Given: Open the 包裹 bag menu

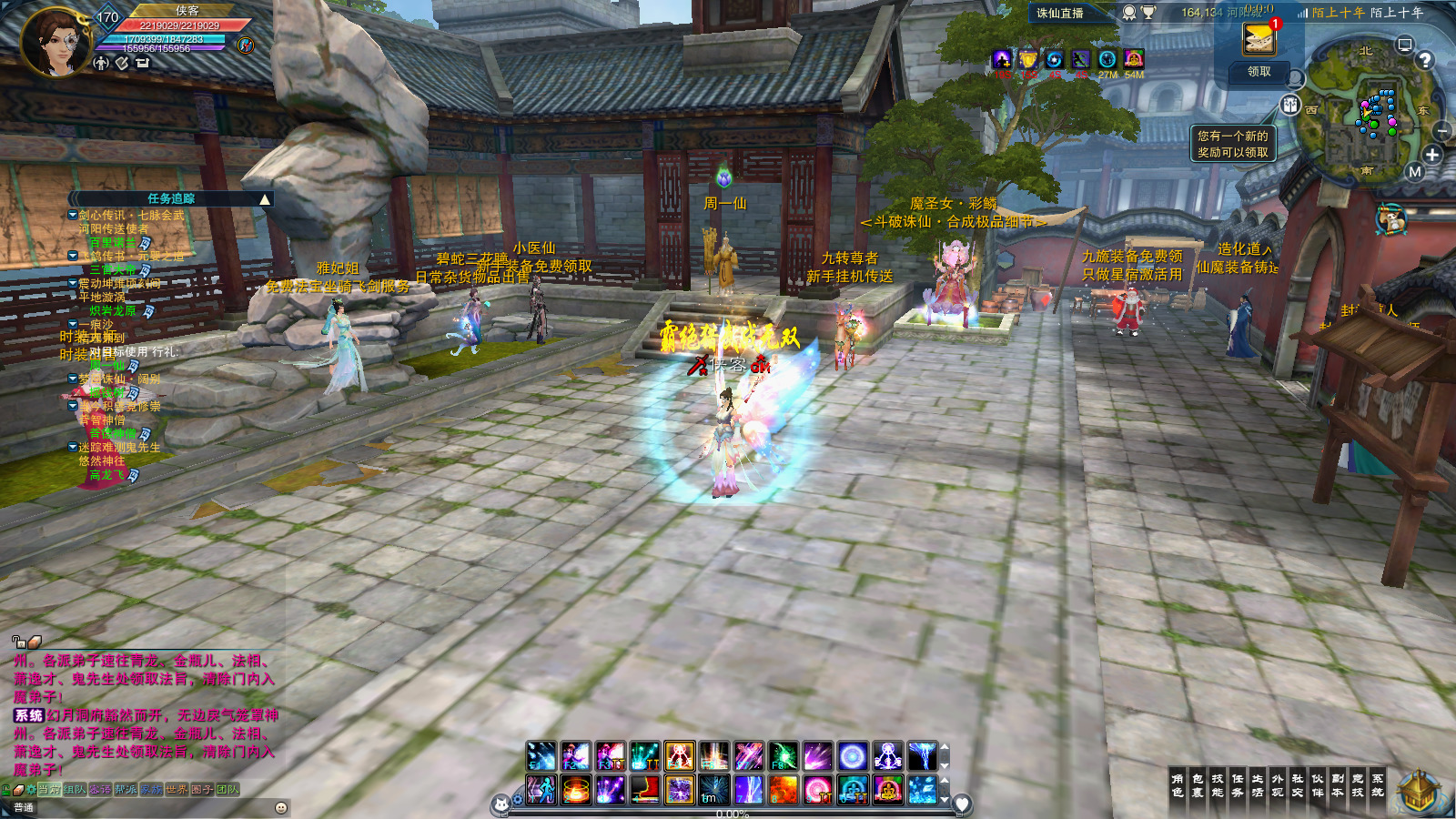Looking at the screenshot, I should [x=1198, y=785].
